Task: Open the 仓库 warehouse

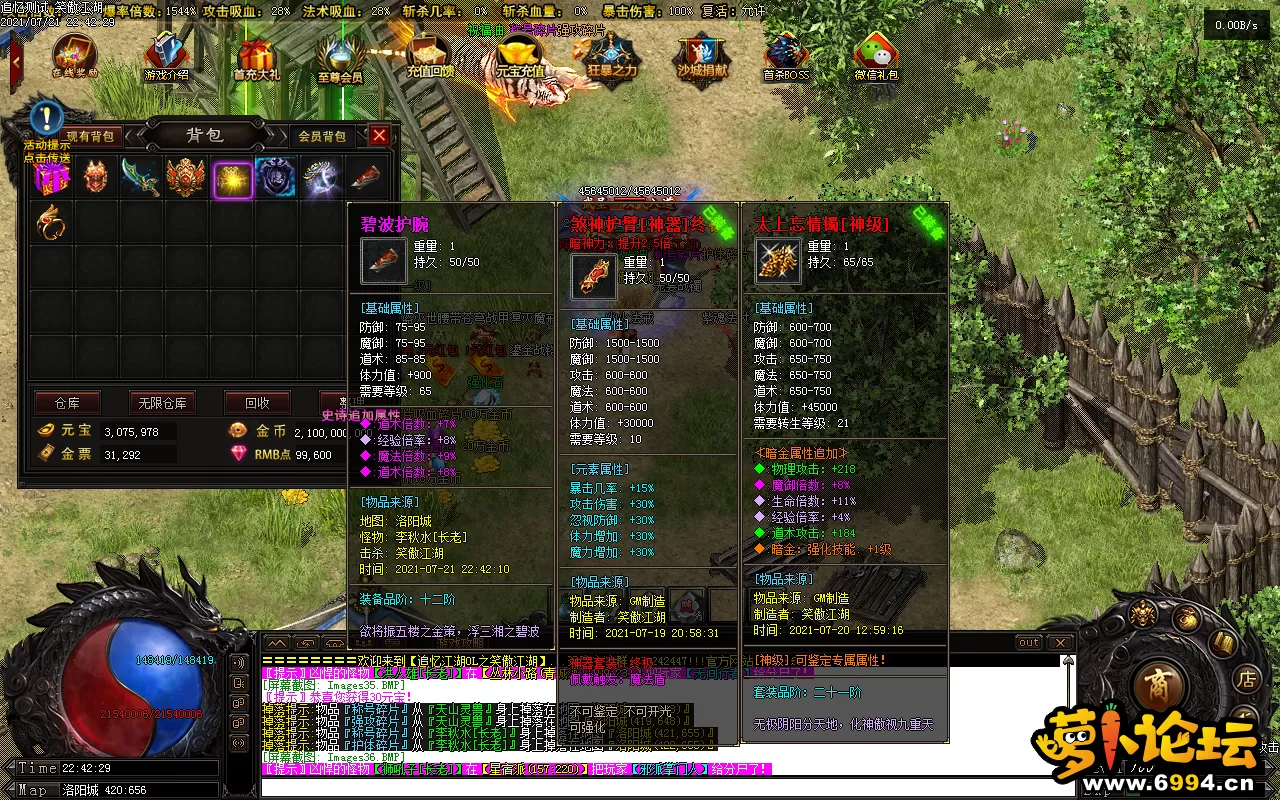Action: point(67,403)
